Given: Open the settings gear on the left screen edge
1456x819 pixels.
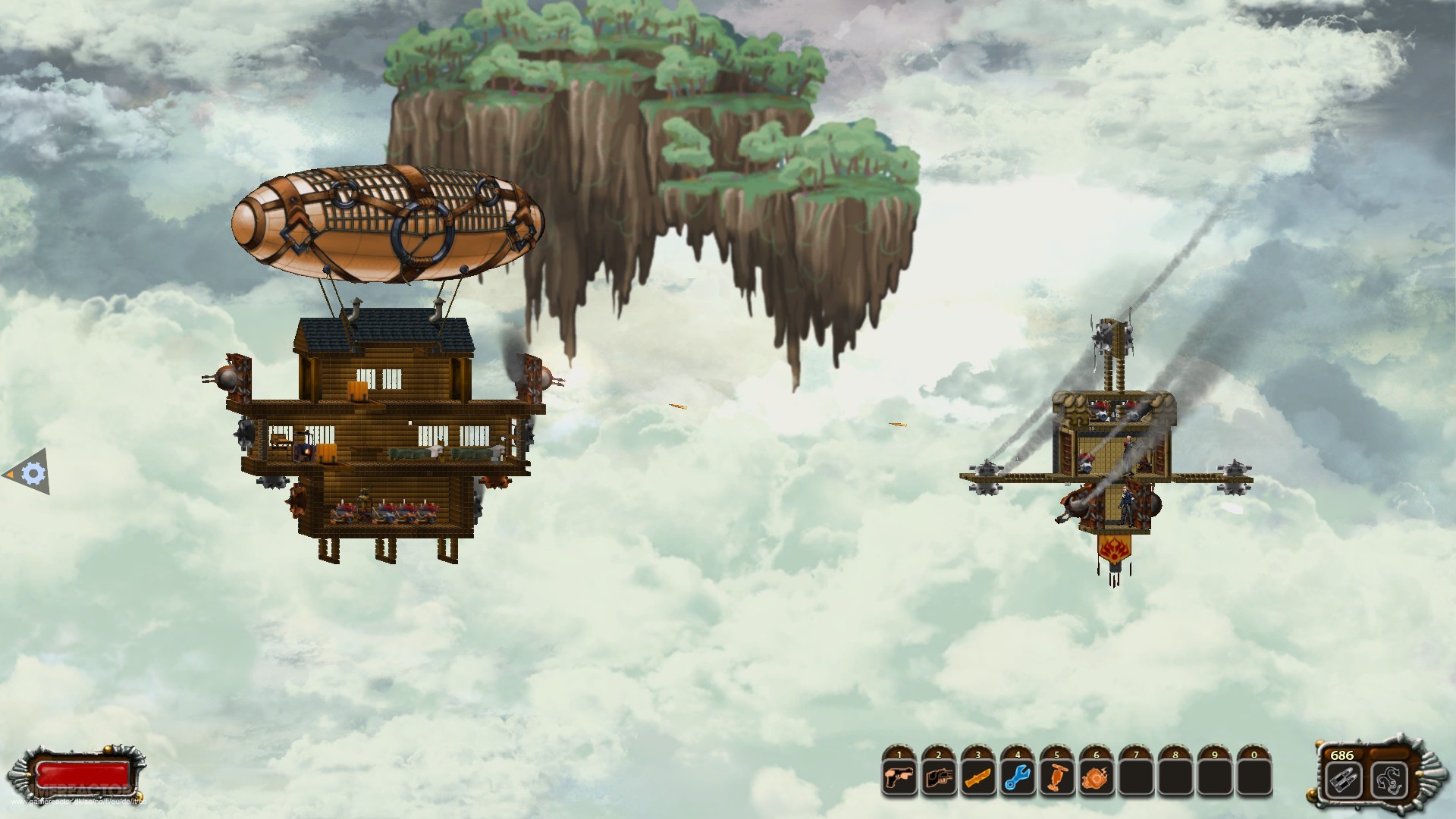Looking at the screenshot, I should tap(33, 473).
